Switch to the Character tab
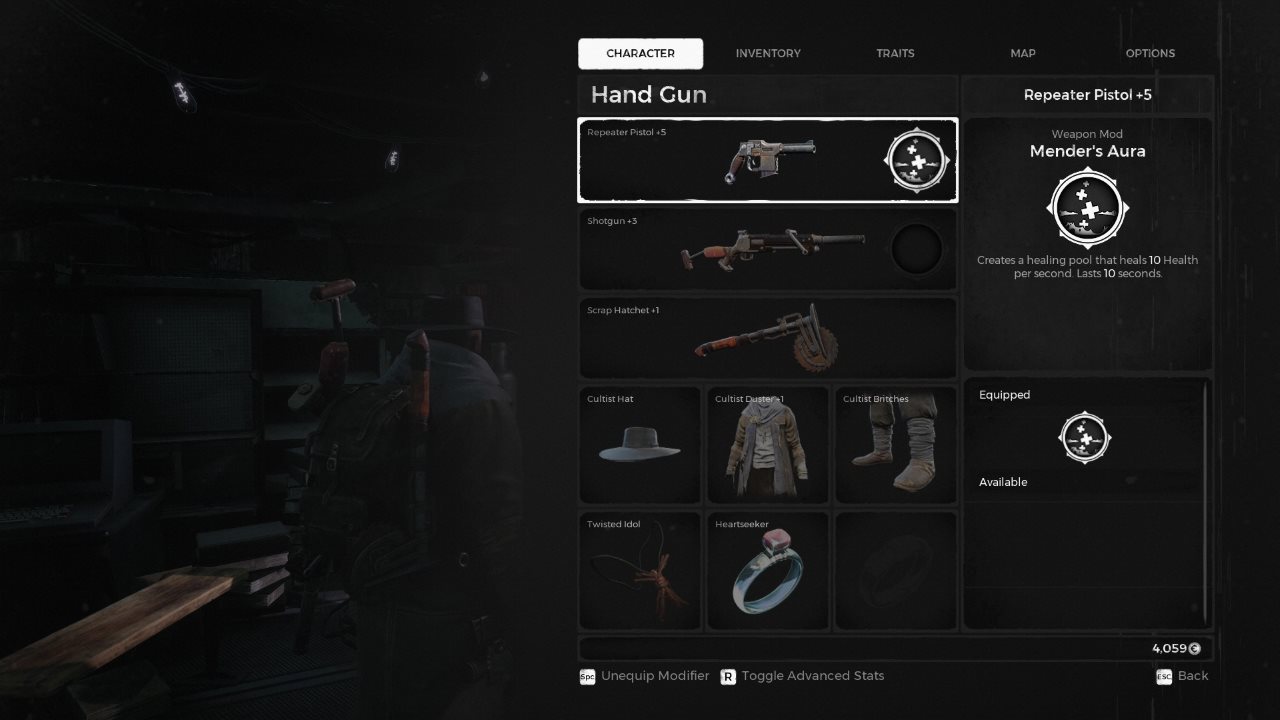1280x720 pixels. tap(640, 53)
